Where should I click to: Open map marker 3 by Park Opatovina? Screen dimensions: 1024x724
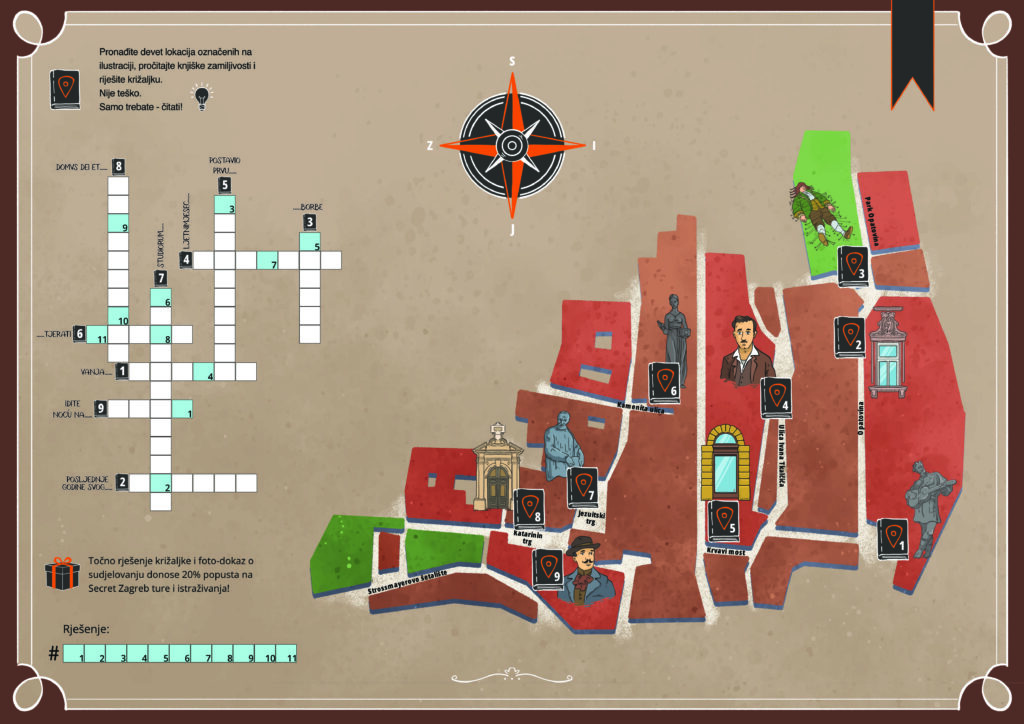853,266
